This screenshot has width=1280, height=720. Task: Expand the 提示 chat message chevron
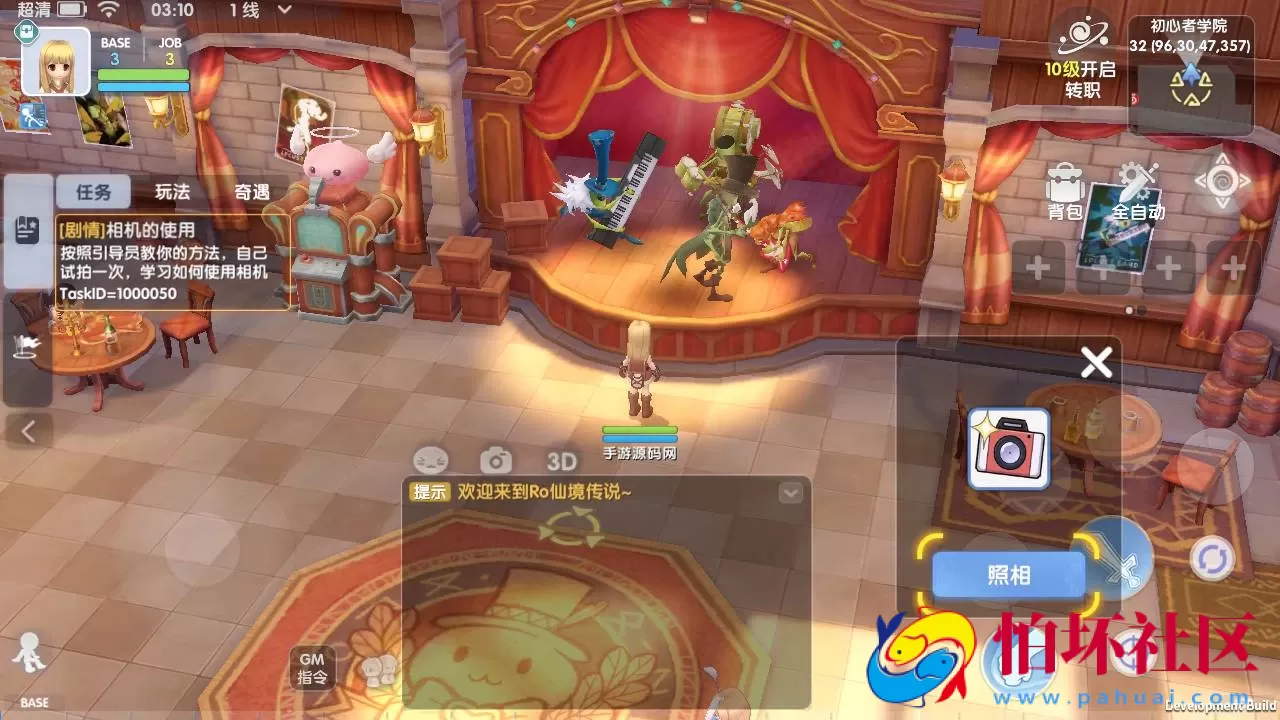(789, 491)
